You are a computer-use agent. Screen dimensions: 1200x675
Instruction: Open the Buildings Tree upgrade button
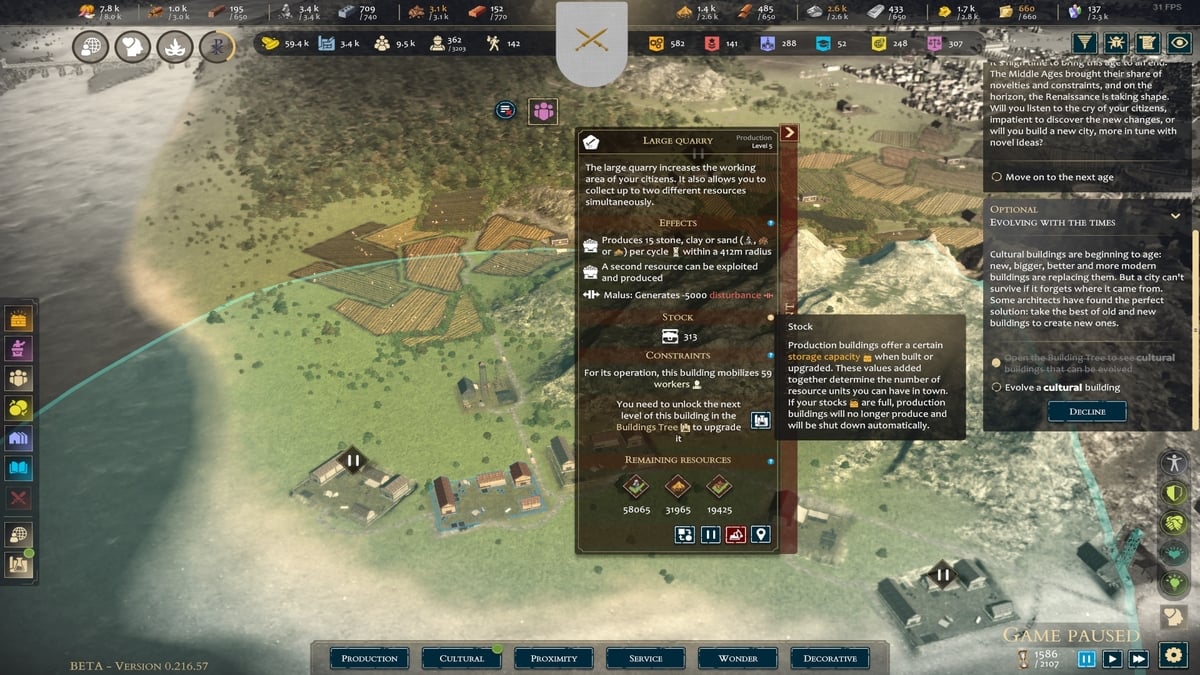coord(761,421)
